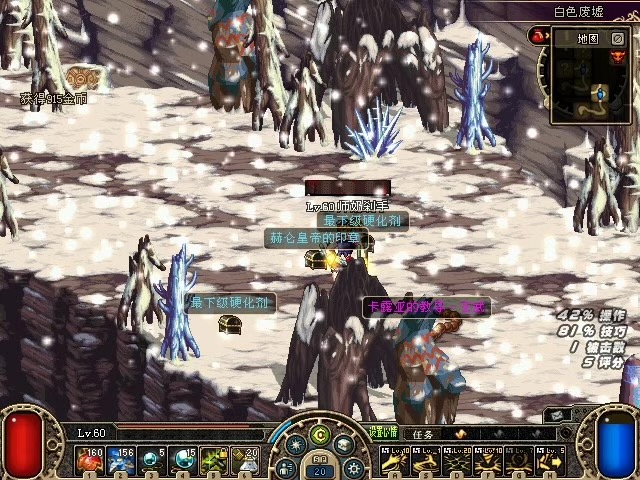Click the red pouch icon beside minimap
The image size is (640, 480).
[537, 38]
